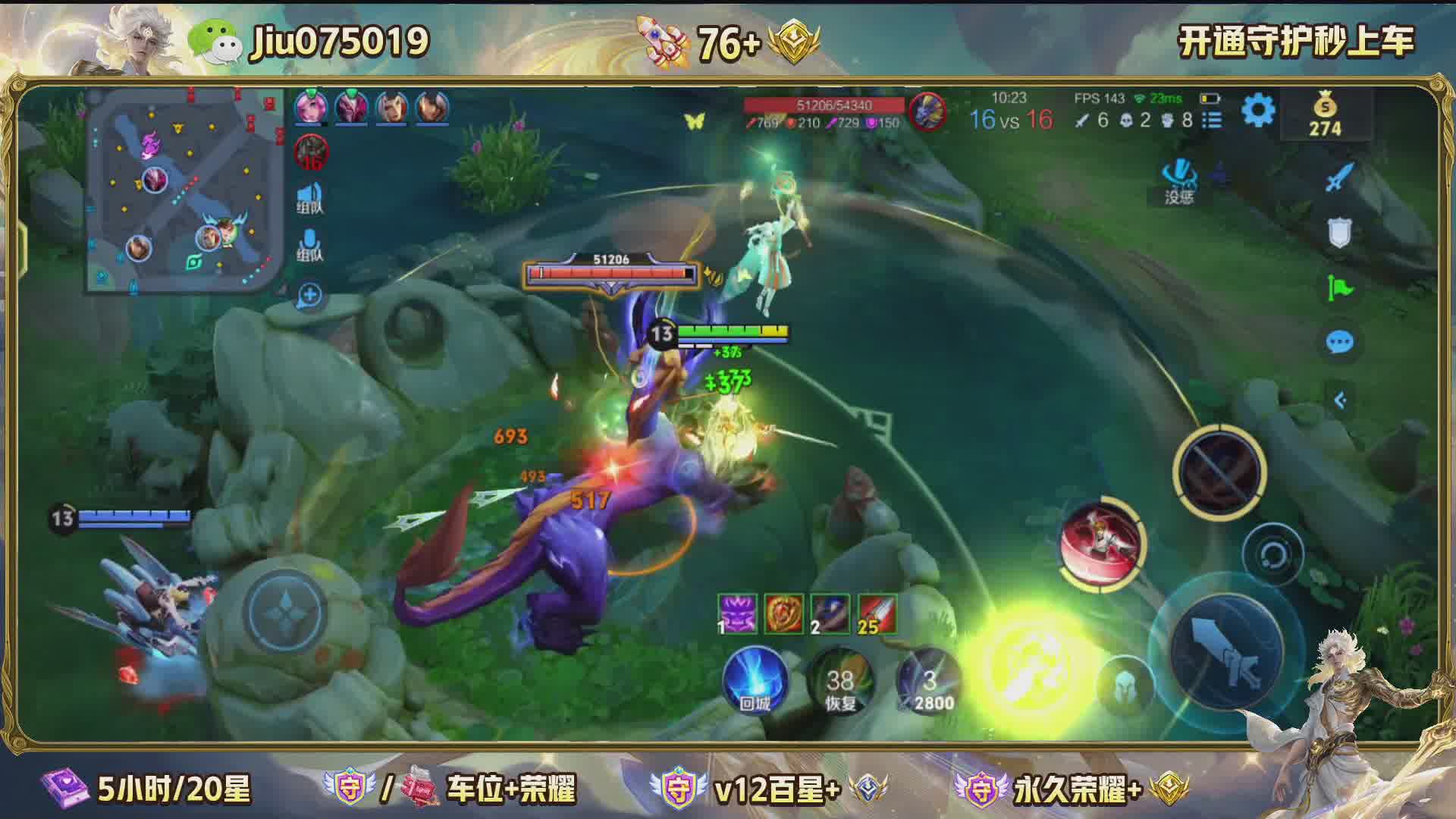Cast the red hero portrait skill

[x=1102, y=541]
